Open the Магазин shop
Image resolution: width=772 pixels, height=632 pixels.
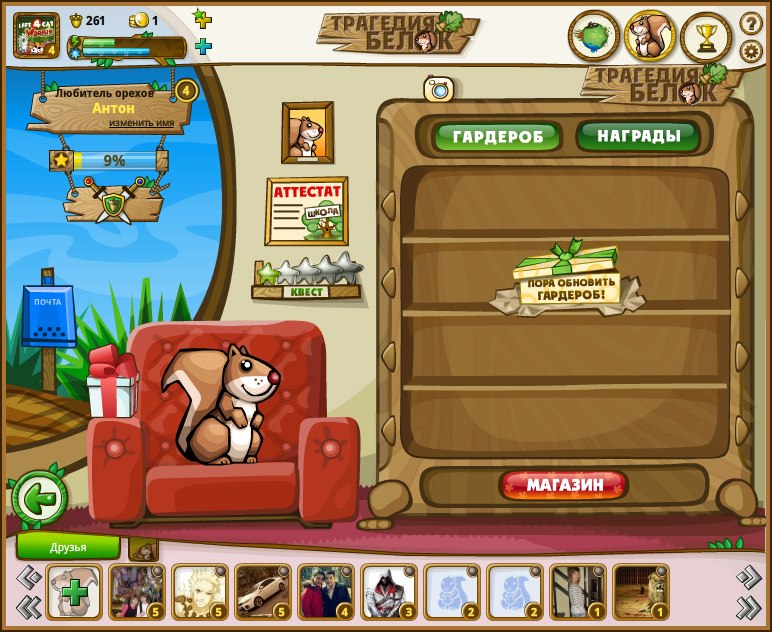pos(565,486)
